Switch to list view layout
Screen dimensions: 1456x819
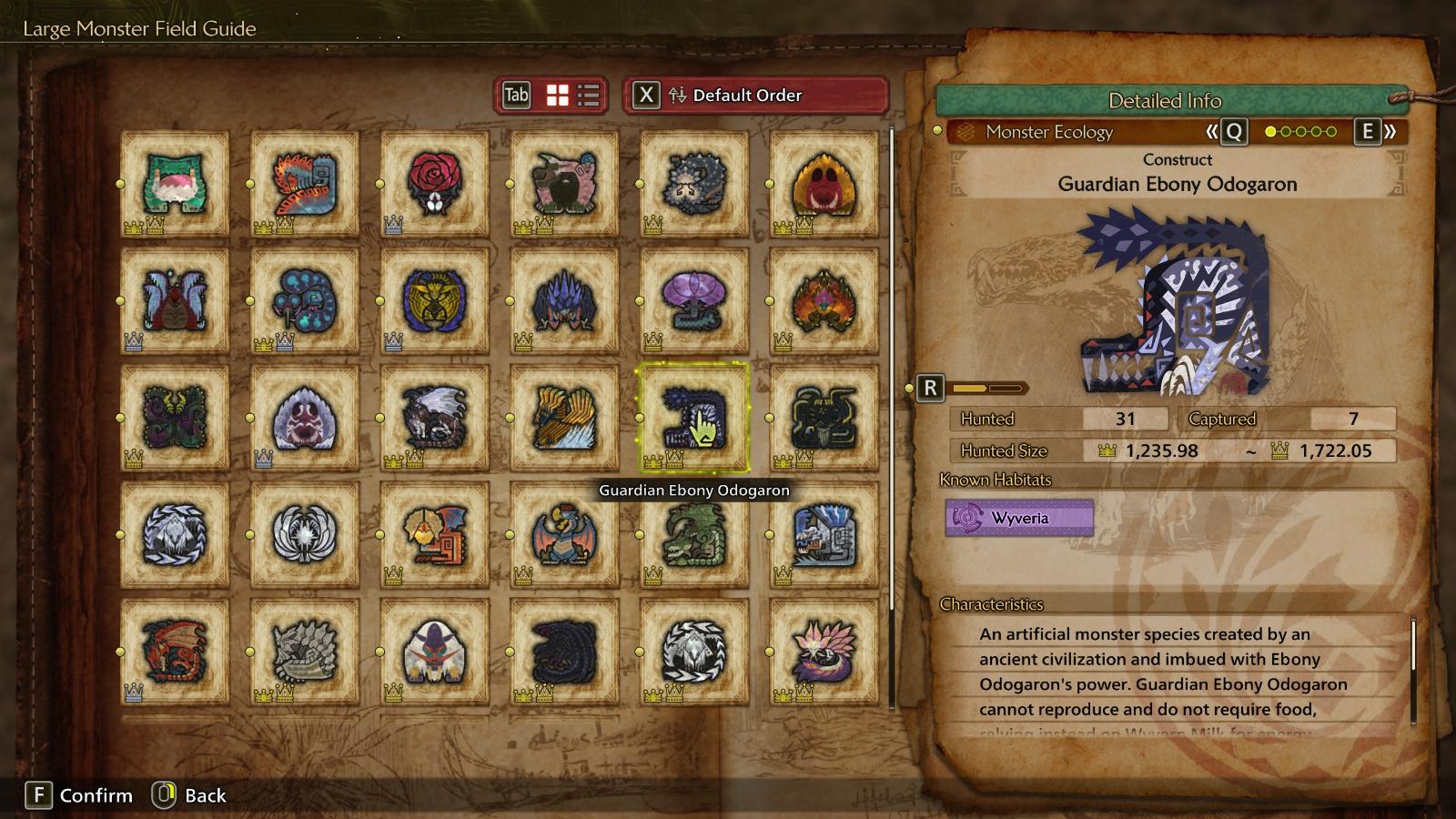point(589,96)
